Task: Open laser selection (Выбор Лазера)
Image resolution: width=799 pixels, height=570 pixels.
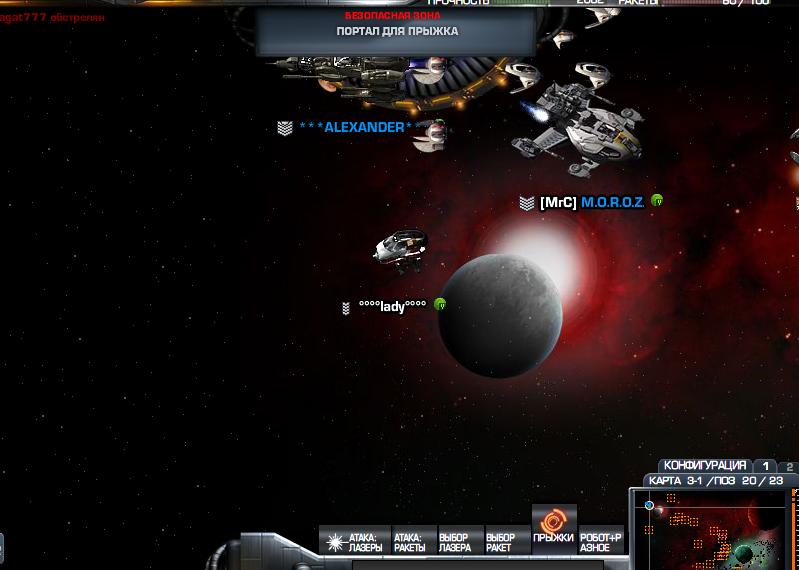Action: pyautogui.click(x=455, y=542)
